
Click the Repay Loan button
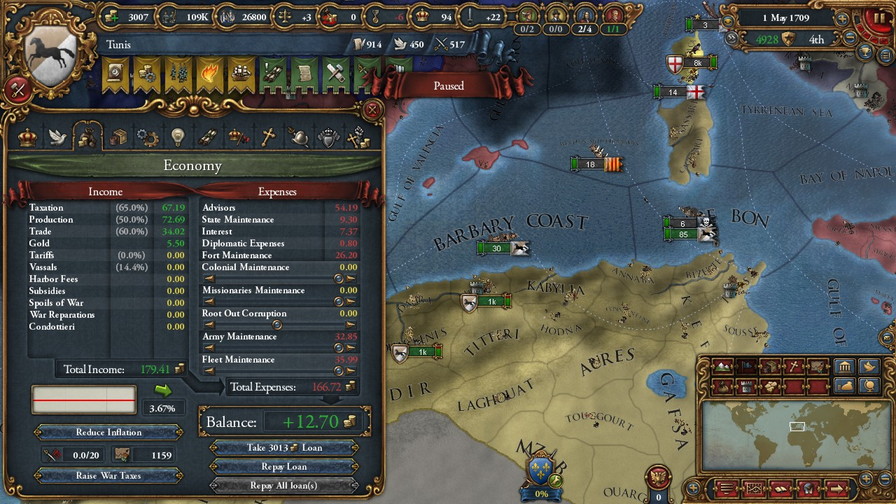(283, 467)
